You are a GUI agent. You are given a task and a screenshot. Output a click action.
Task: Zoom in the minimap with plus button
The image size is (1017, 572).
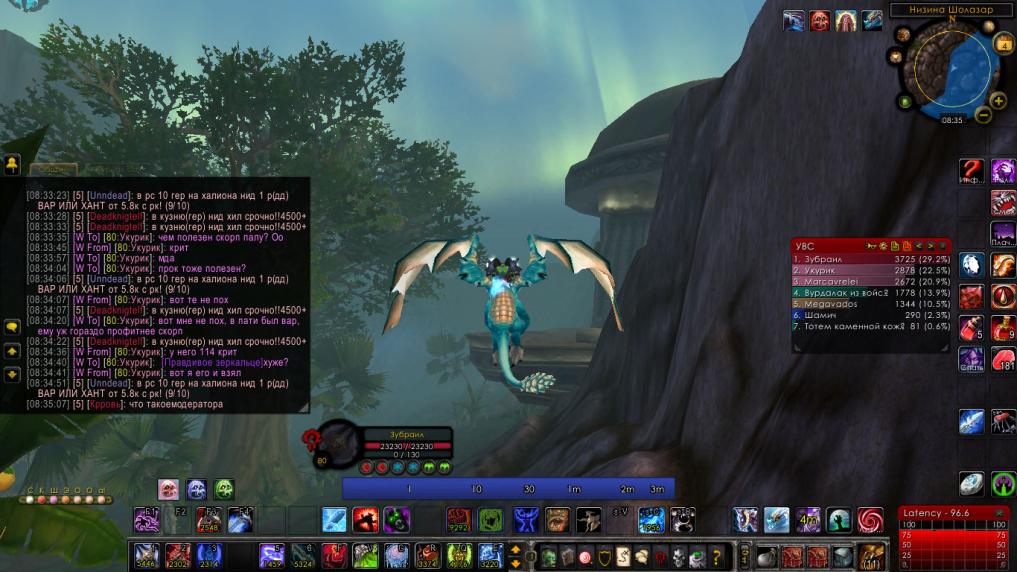pos(997,100)
